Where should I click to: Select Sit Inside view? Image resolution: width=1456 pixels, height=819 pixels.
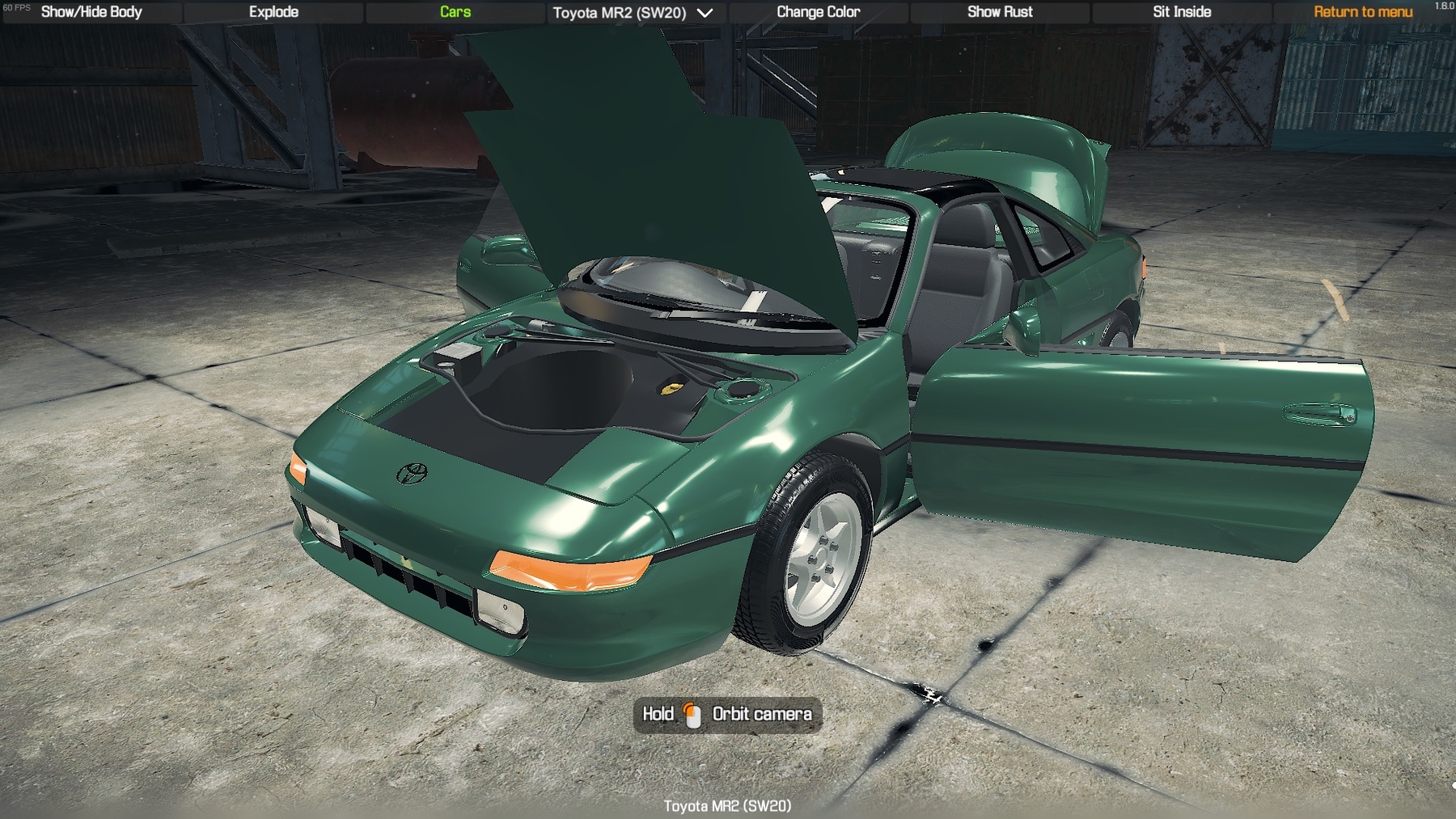pyautogui.click(x=1182, y=12)
